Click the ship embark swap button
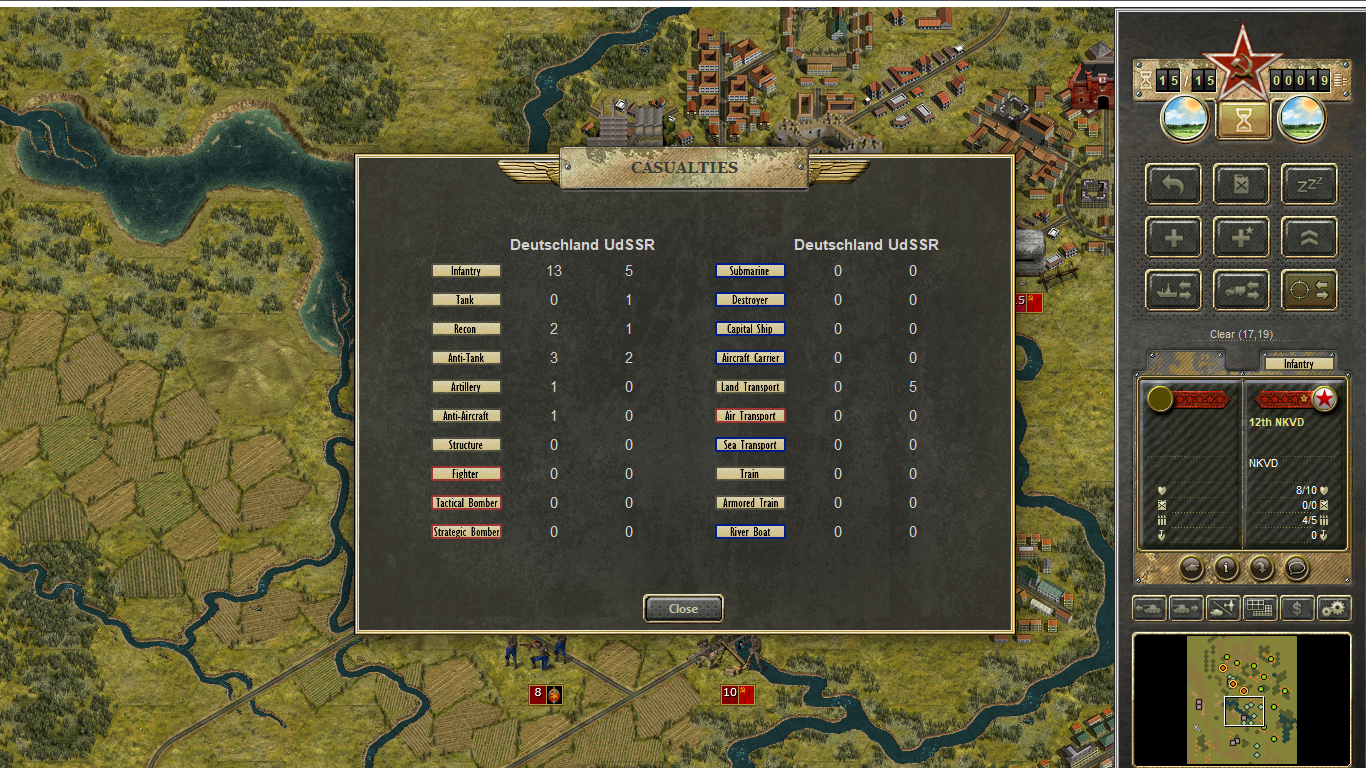The width and height of the screenshot is (1366, 768). 1174,290
